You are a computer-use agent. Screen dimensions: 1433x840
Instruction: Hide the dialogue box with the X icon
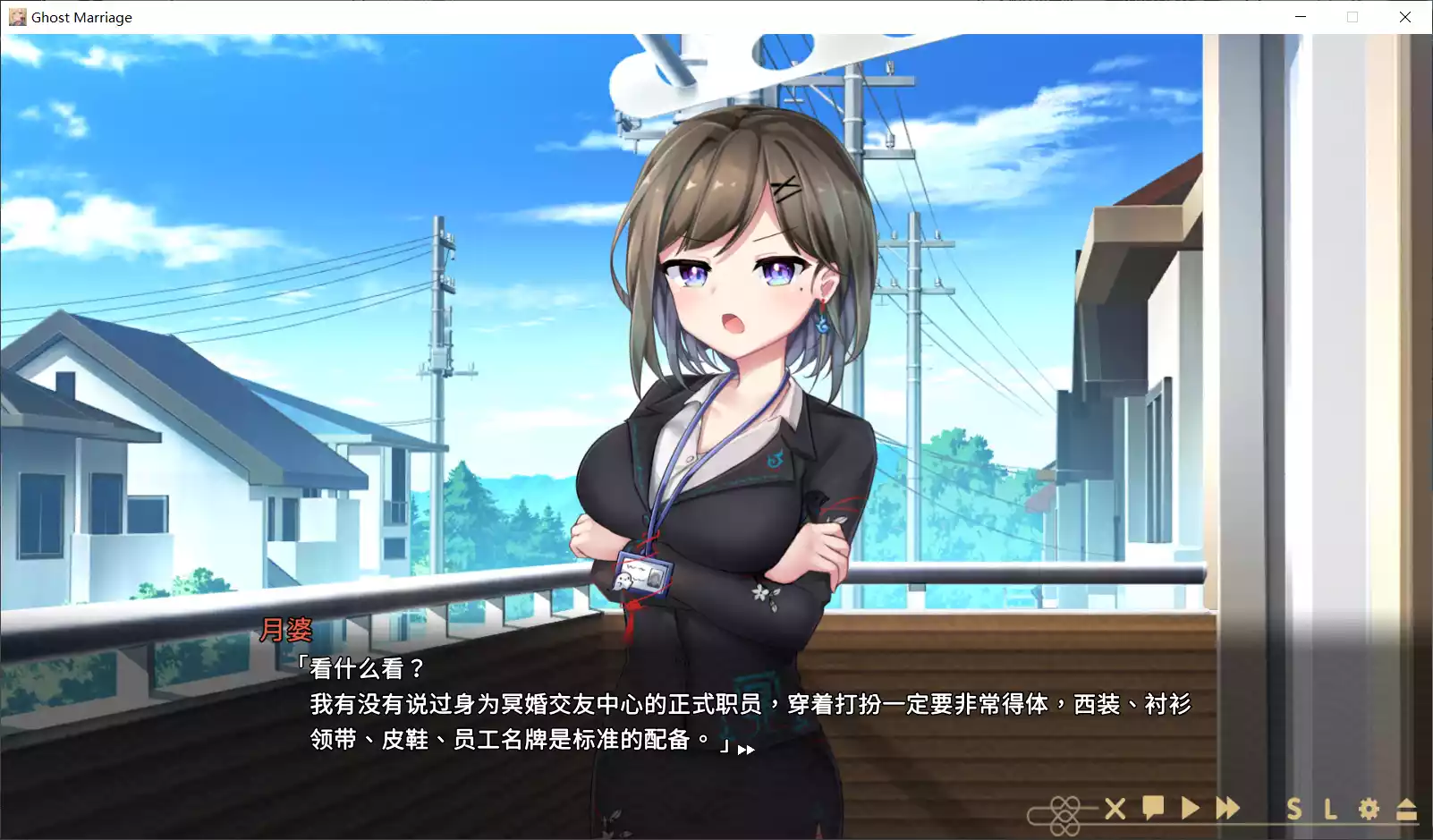point(1115,810)
